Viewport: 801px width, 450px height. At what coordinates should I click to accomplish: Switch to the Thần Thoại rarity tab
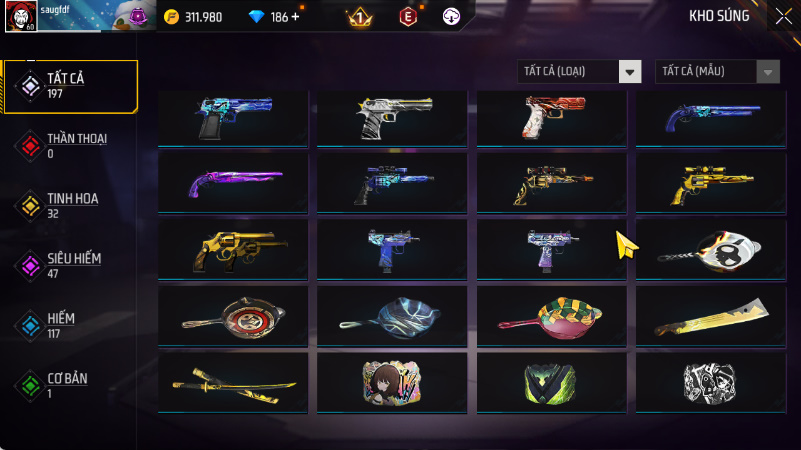point(68,145)
